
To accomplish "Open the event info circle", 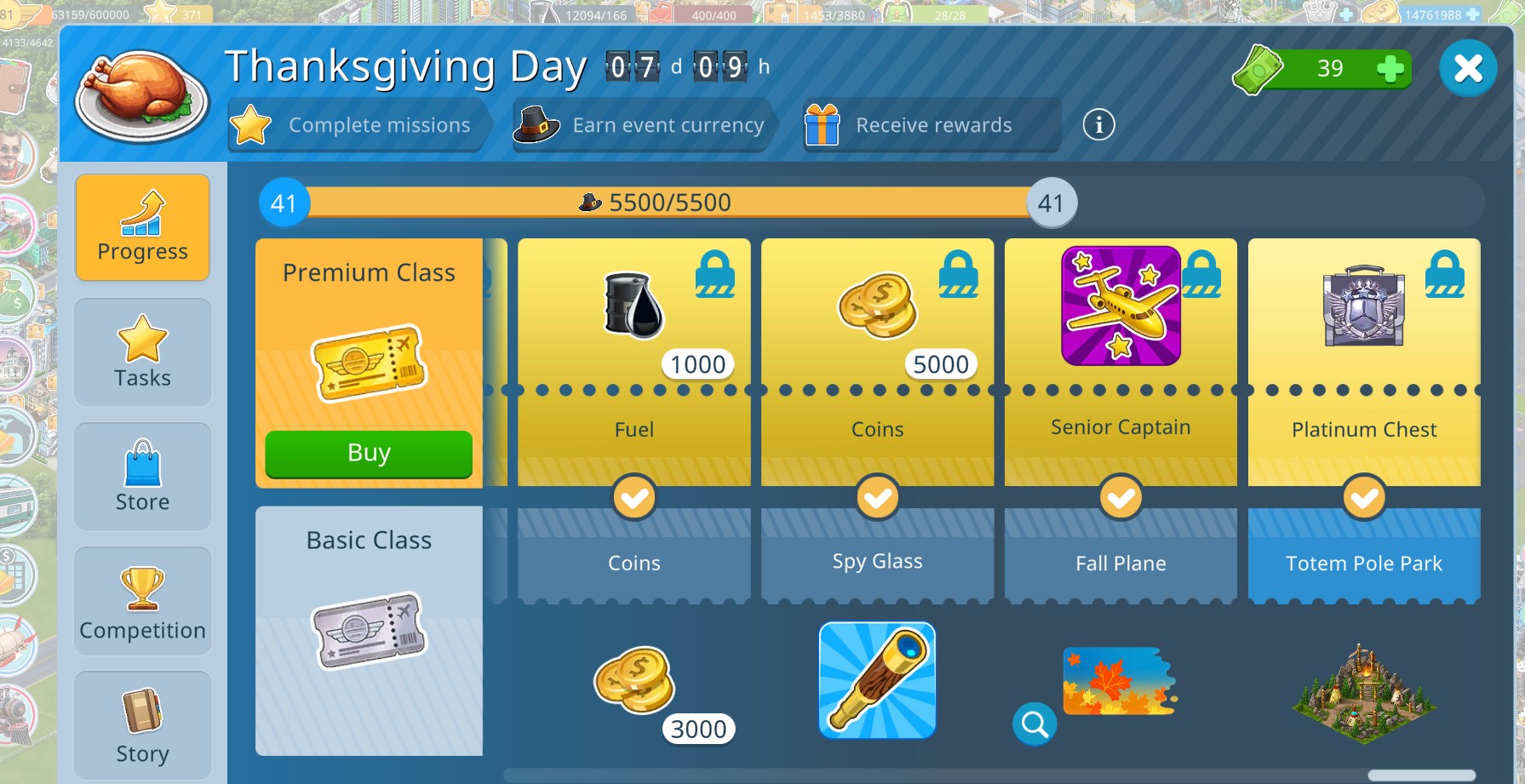I will click(1099, 124).
